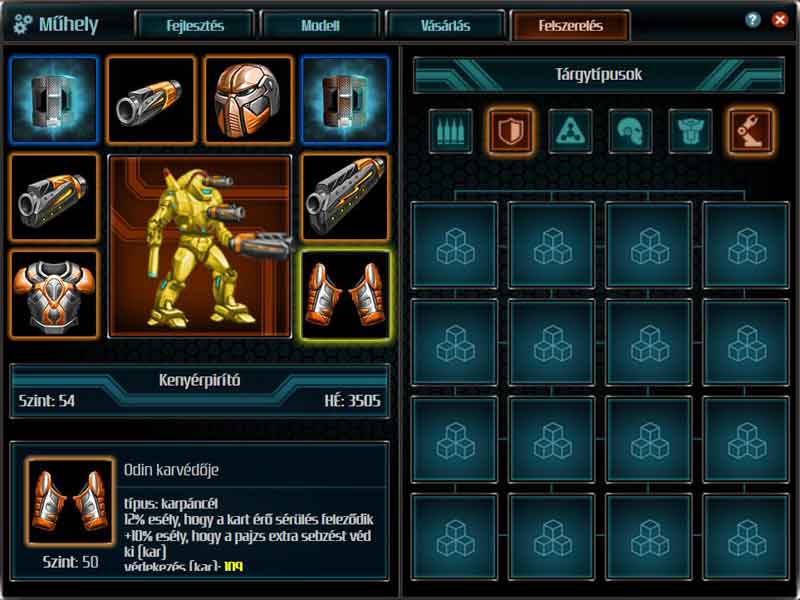The image size is (800, 600).
Task: Select the Felszerelés tab
Action: (x=570, y=26)
